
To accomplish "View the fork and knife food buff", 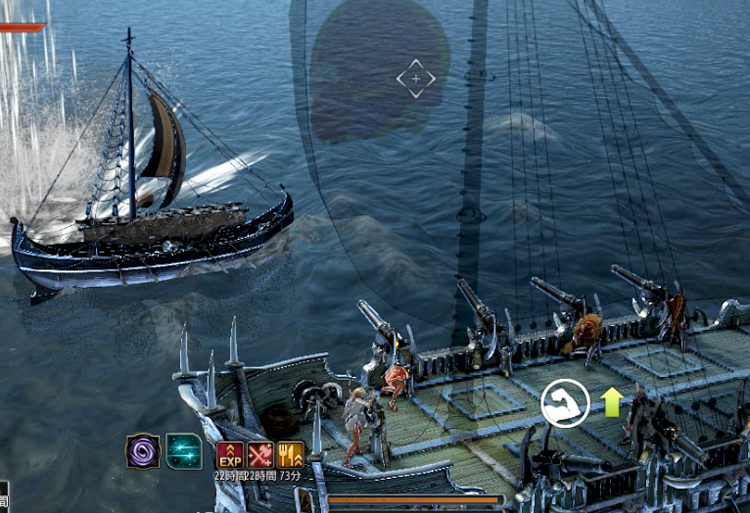I will pos(291,455).
